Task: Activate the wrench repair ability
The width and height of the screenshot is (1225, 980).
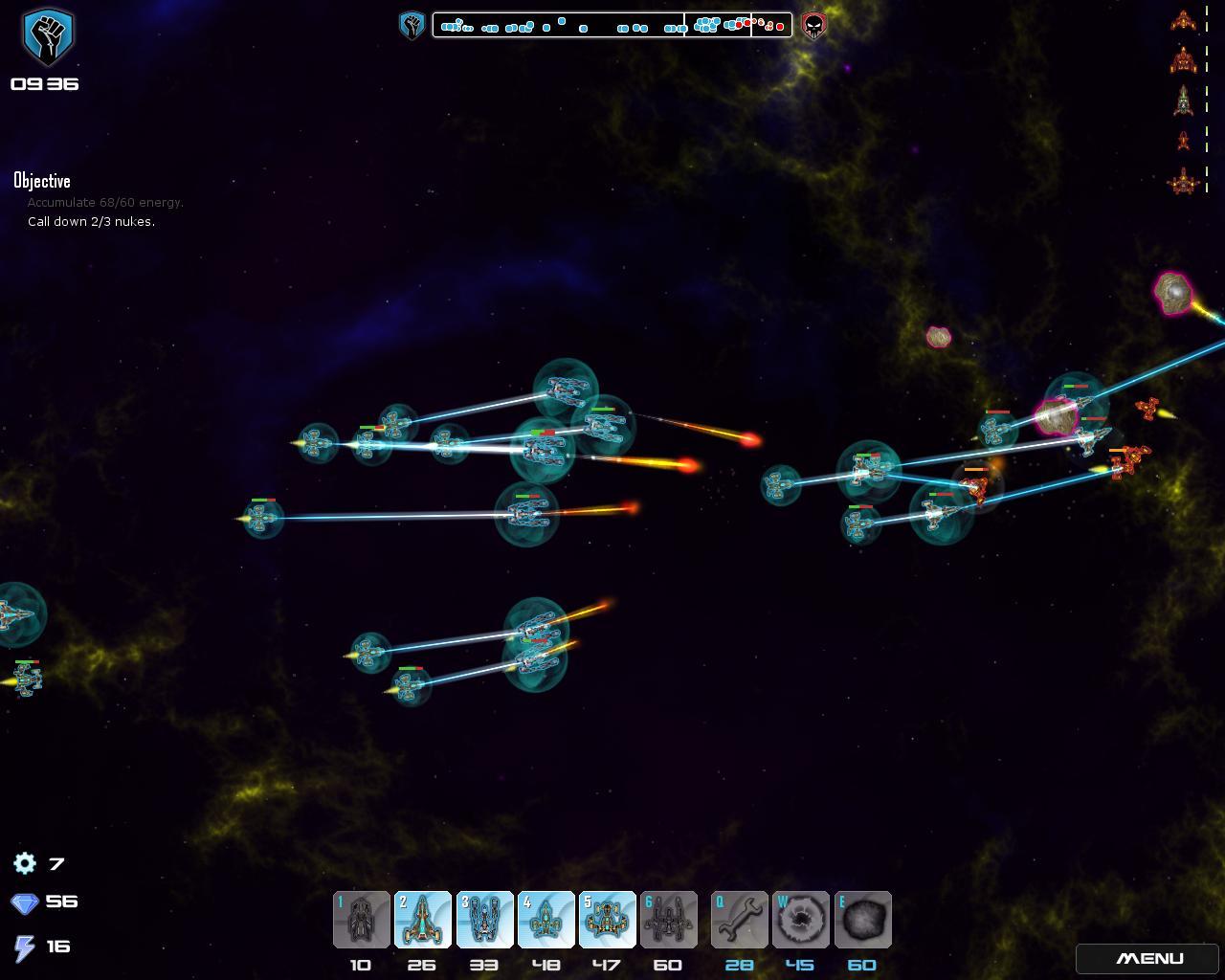Action: click(x=739, y=920)
